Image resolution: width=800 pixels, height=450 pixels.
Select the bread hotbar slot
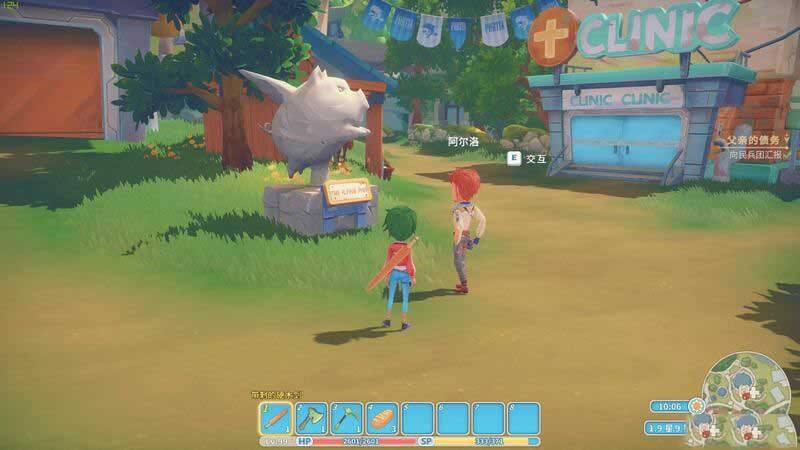pos(382,418)
